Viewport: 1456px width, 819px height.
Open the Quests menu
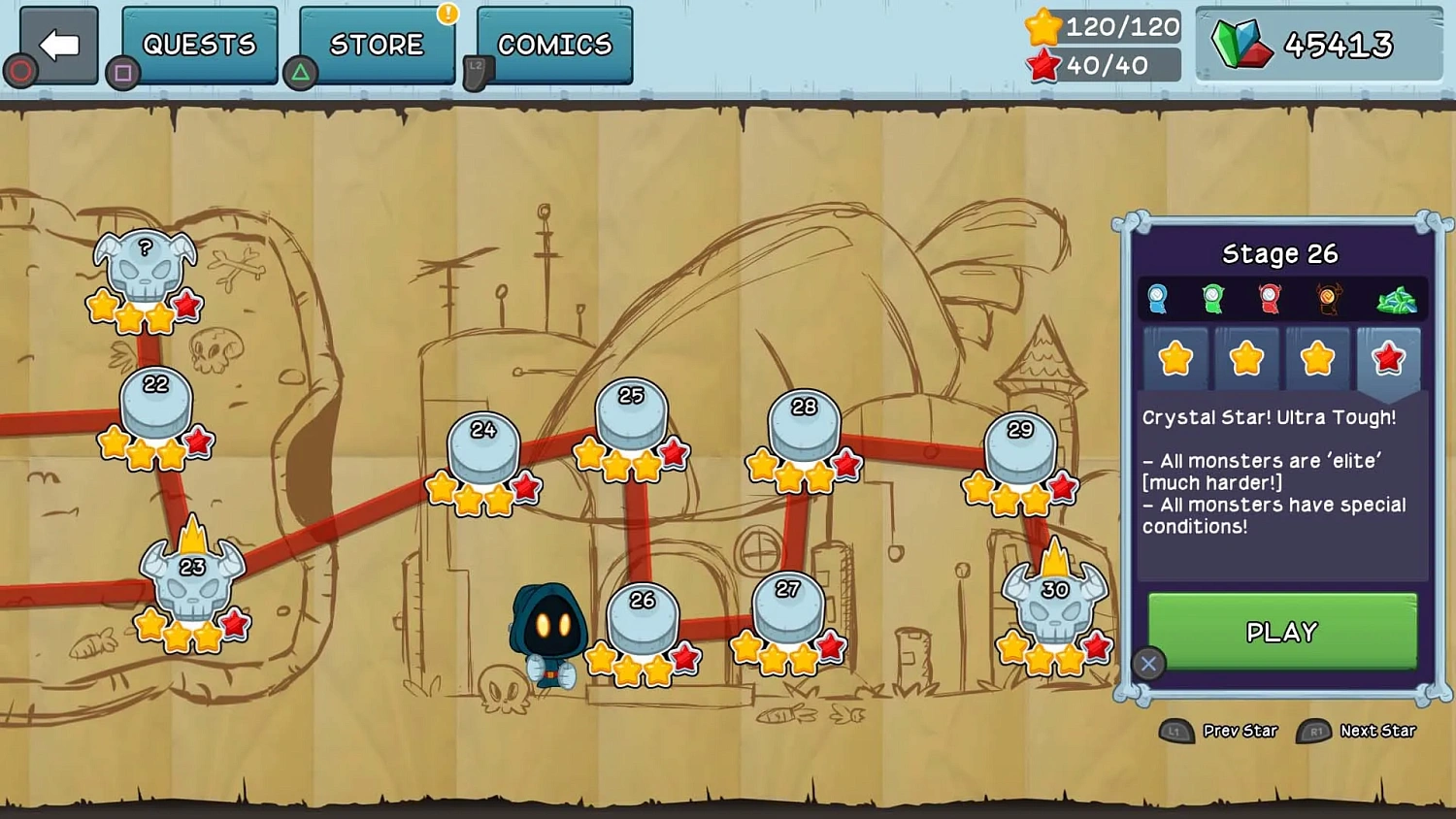click(x=199, y=43)
